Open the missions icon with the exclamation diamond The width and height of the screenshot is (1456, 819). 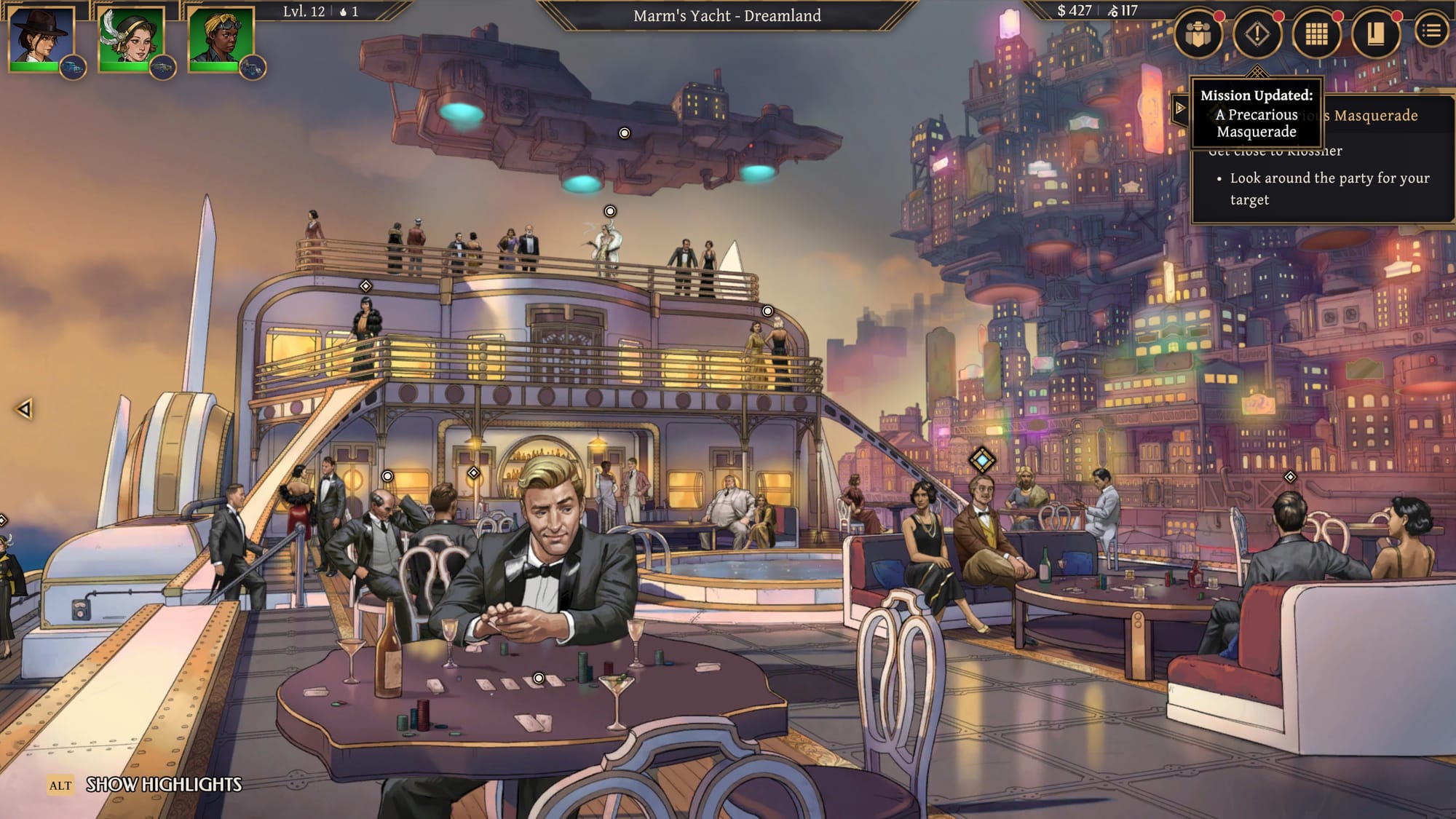pyautogui.click(x=1257, y=32)
